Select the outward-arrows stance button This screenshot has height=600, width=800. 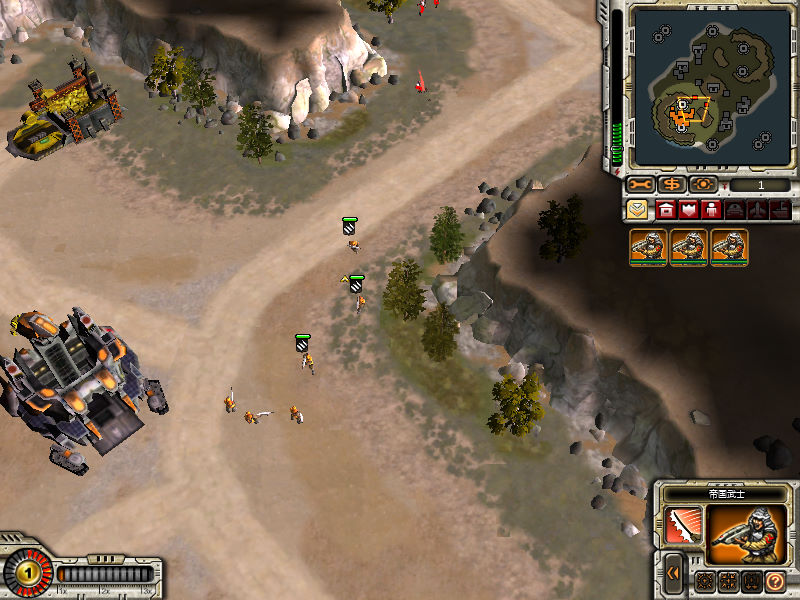tap(706, 581)
